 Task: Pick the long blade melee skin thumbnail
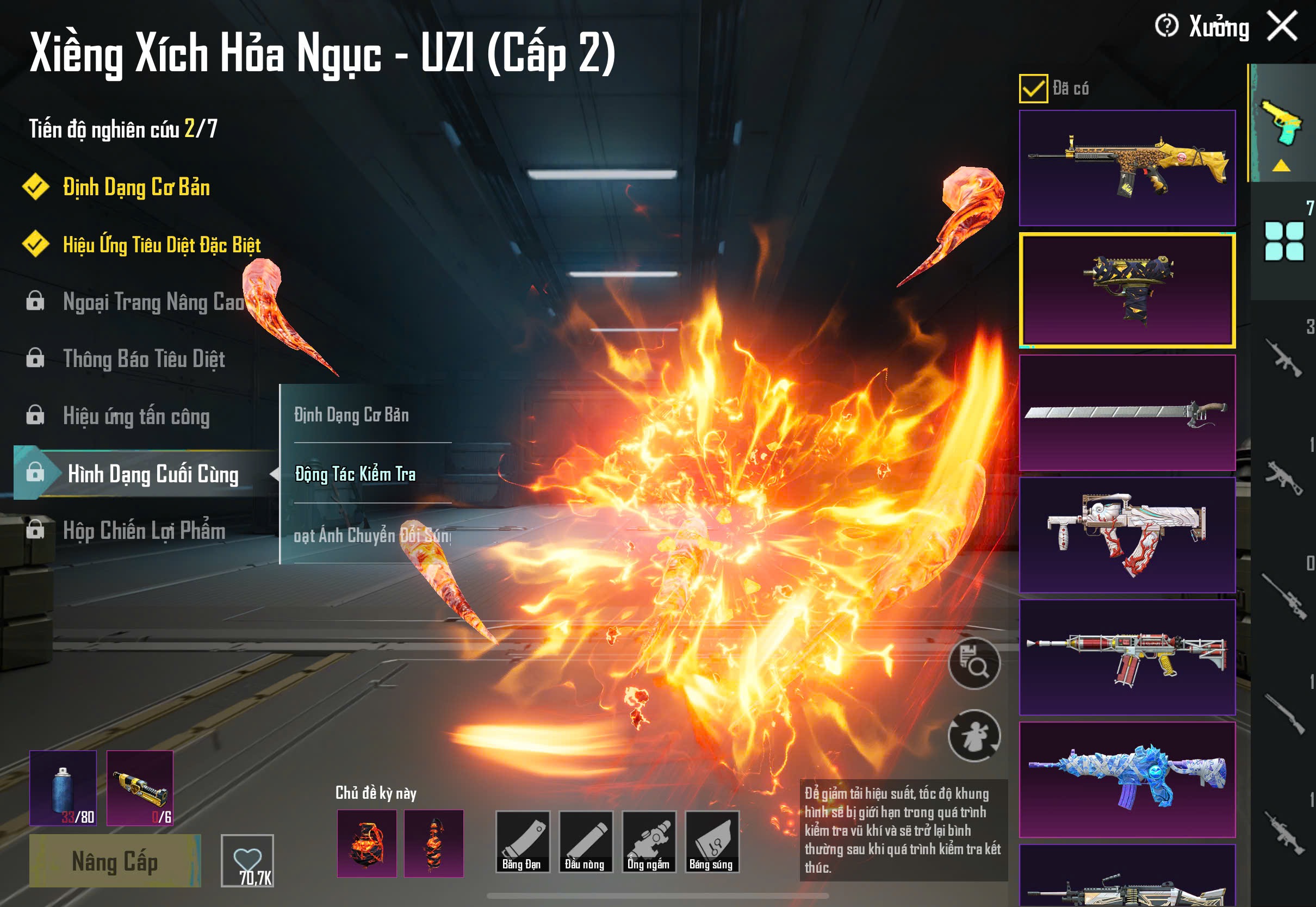click(x=1127, y=413)
